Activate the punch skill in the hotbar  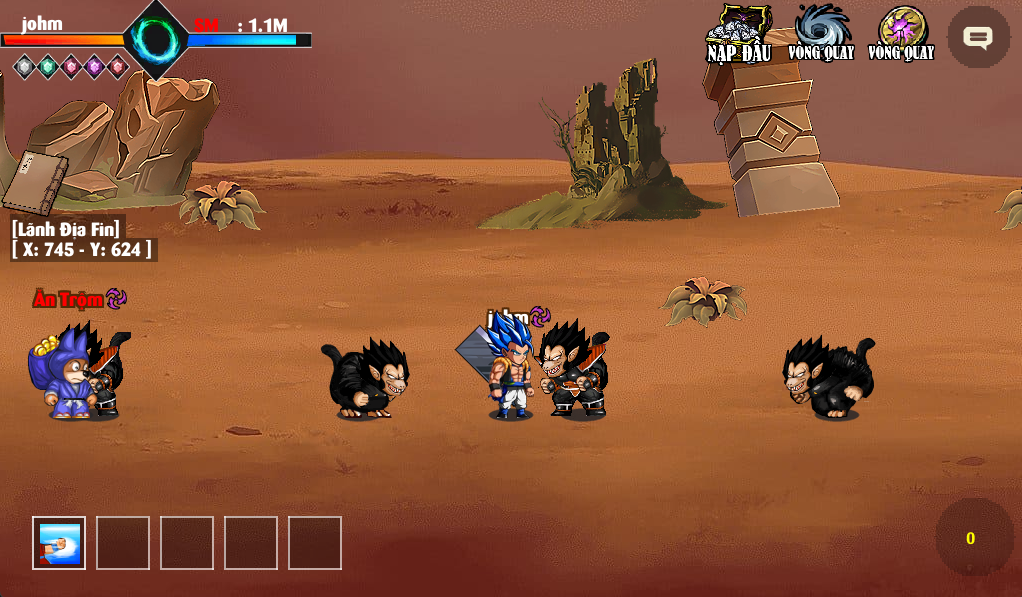pyautogui.click(x=59, y=543)
